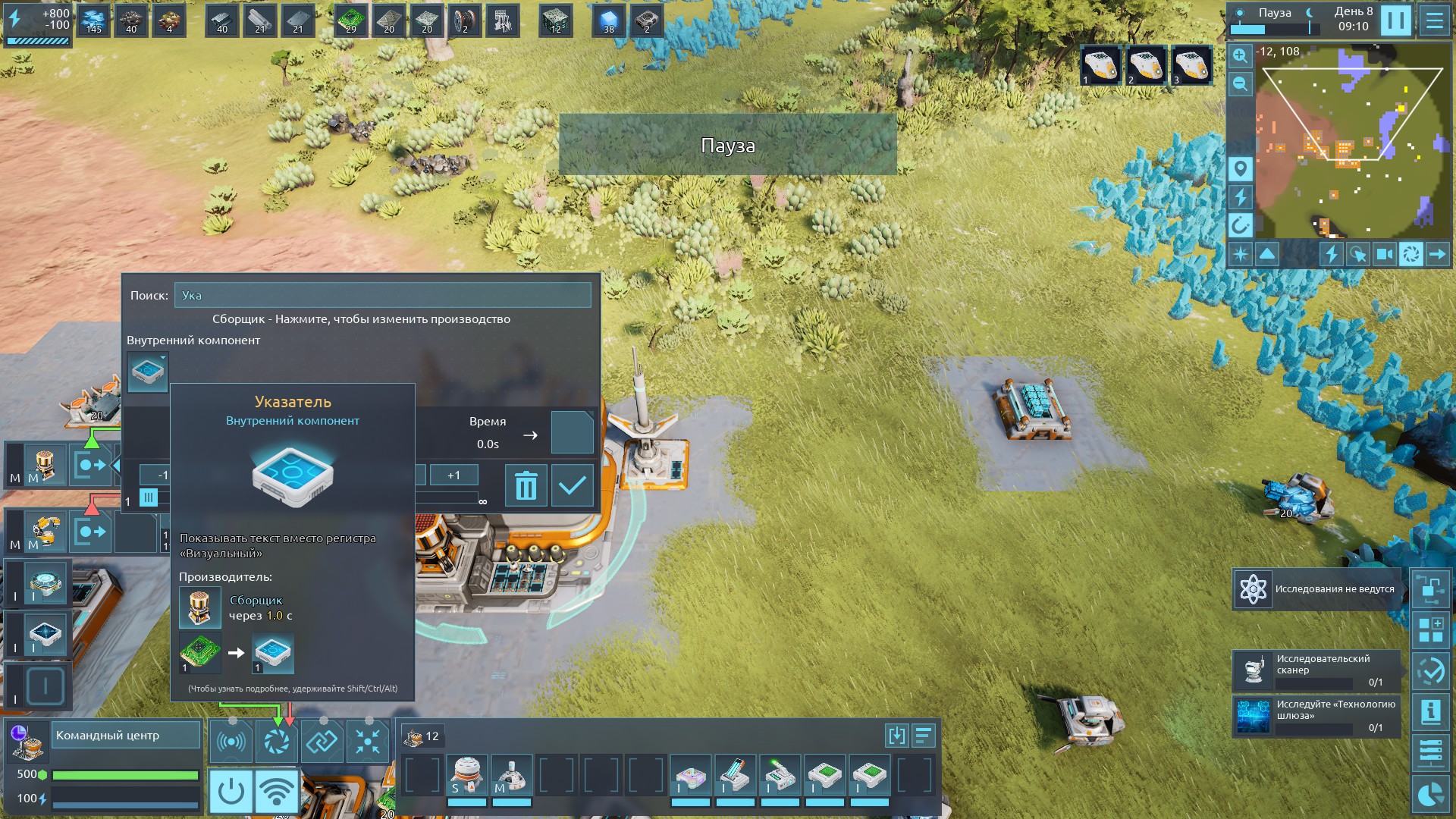Select the Указатель component in search results

[x=147, y=372]
